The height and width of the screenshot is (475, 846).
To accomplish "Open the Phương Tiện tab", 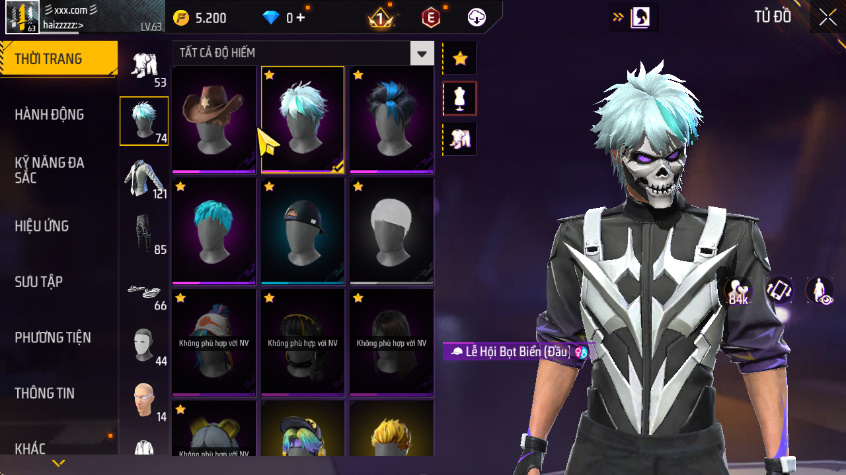I will (52, 338).
